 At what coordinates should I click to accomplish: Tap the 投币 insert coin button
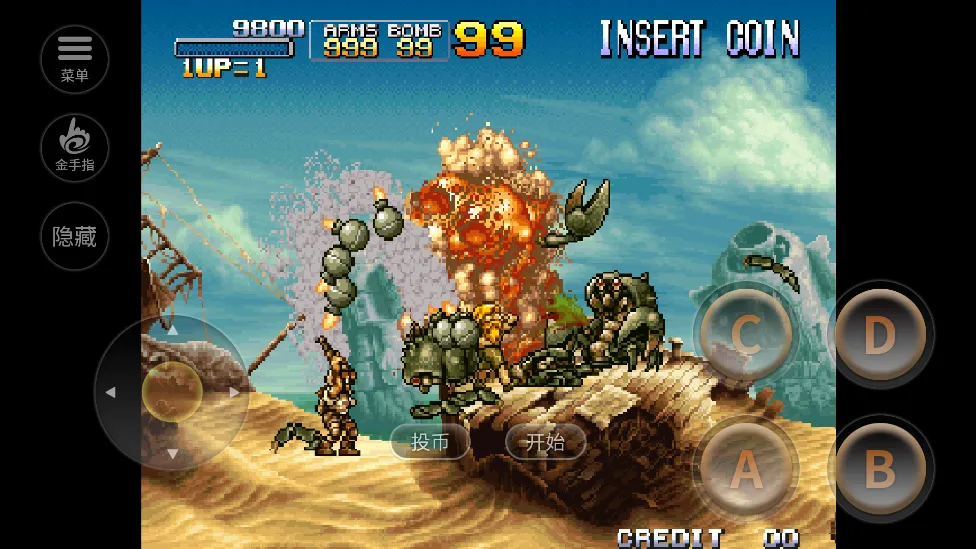point(430,442)
